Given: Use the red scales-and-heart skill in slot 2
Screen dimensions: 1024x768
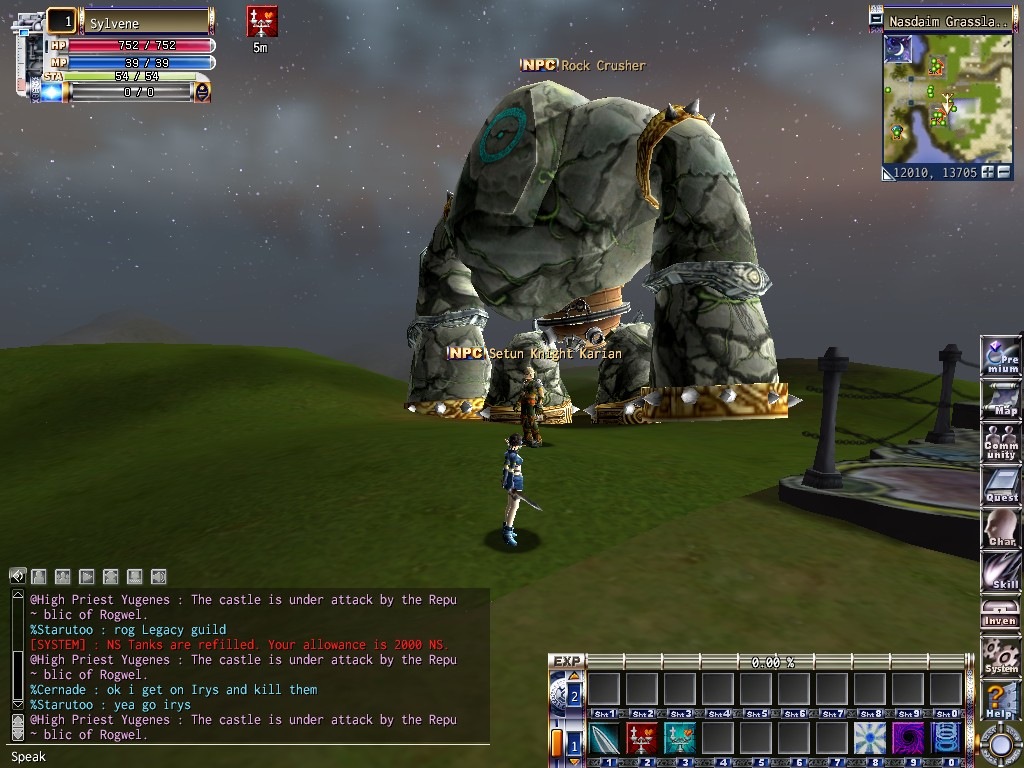Looking at the screenshot, I should (x=642, y=739).
